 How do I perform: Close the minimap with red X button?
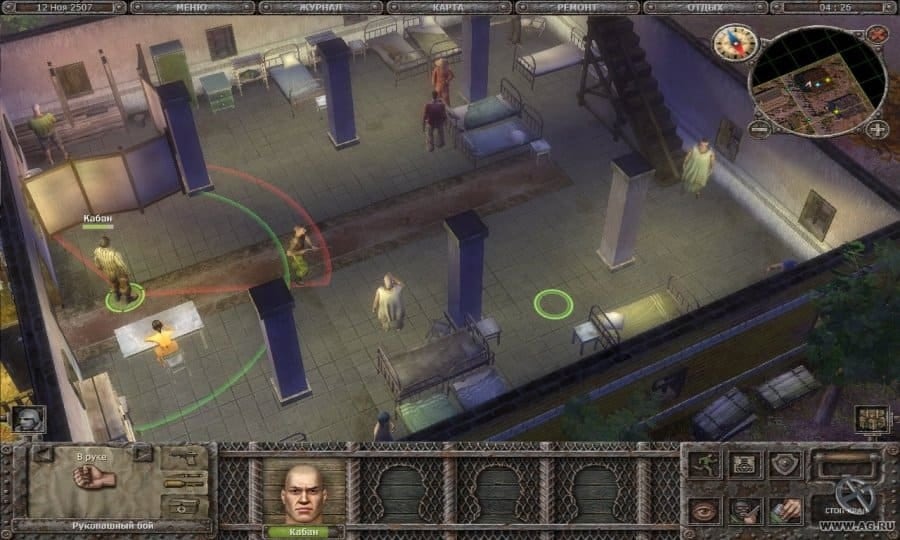tap(877, 33)
